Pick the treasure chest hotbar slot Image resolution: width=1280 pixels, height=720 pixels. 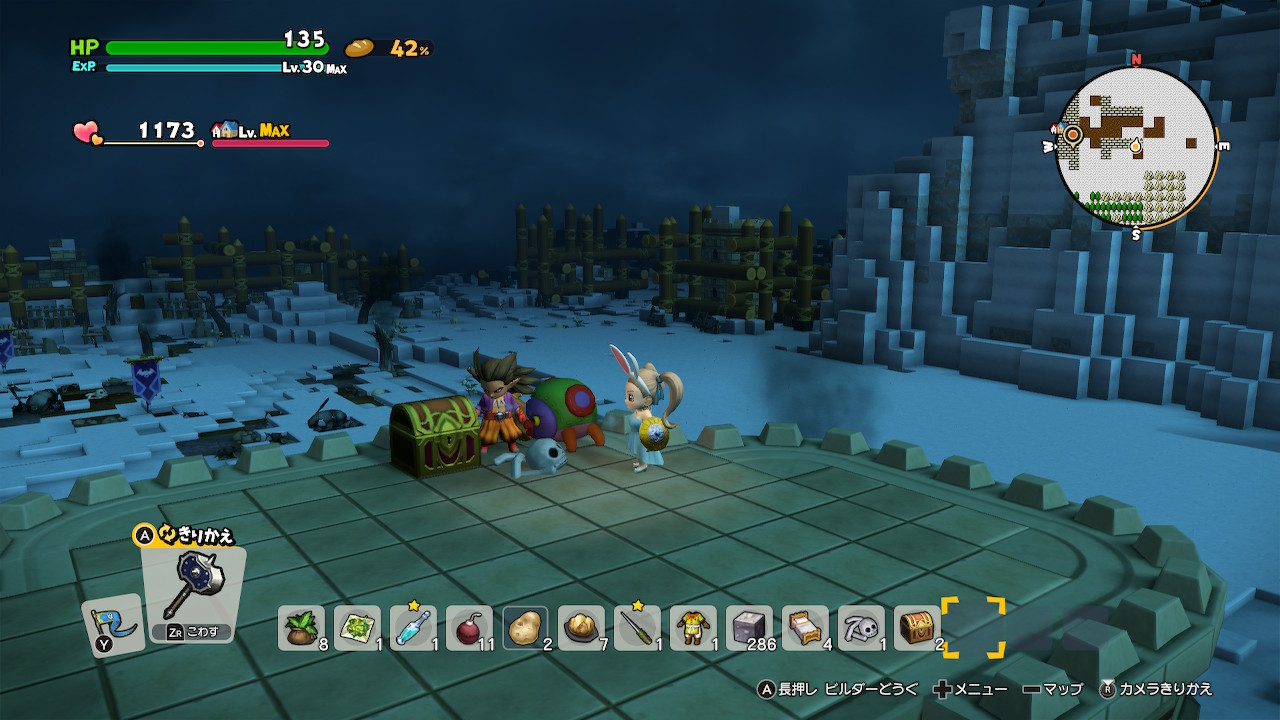[917, 628]
